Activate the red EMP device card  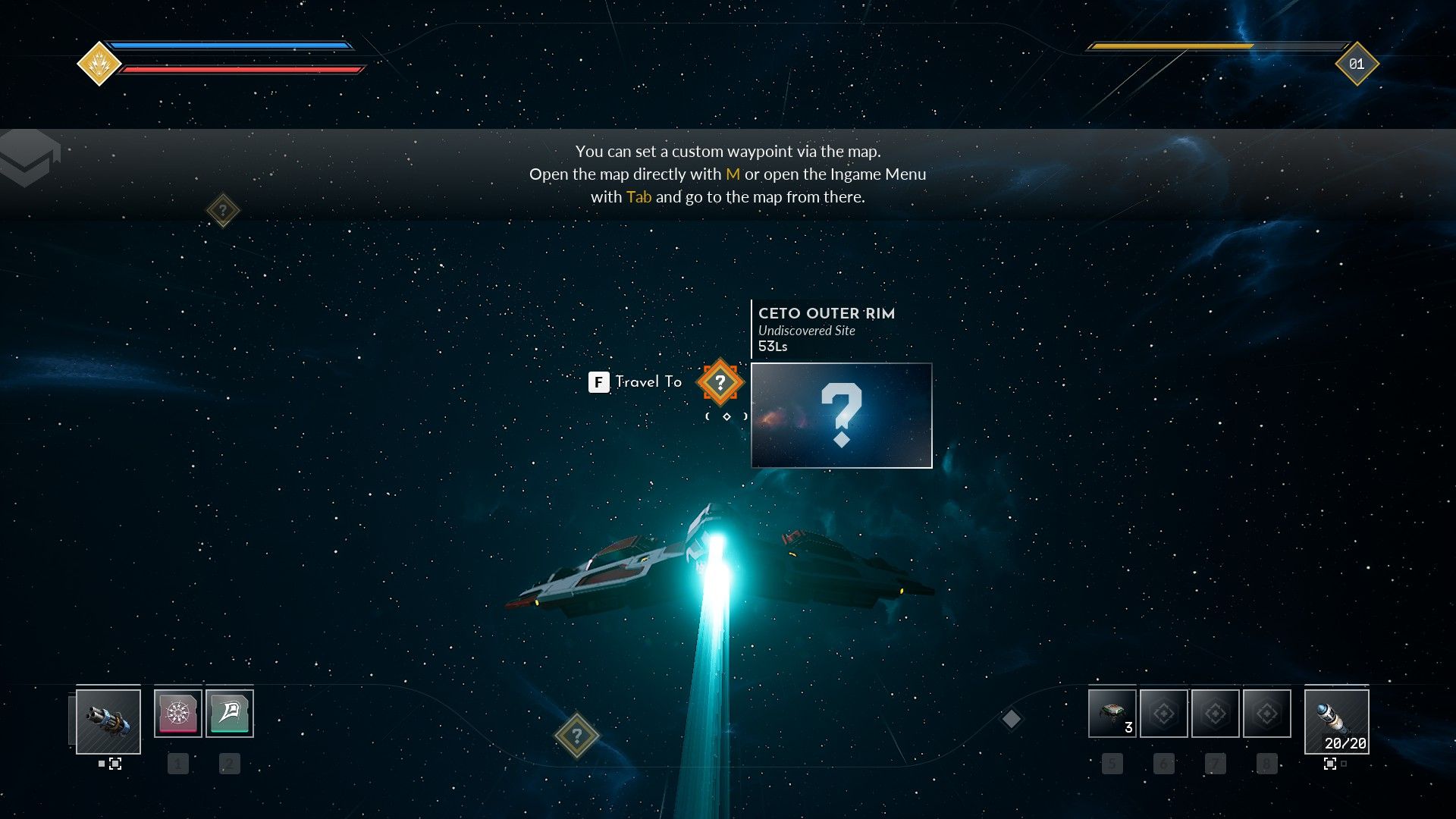click(177, 714)
